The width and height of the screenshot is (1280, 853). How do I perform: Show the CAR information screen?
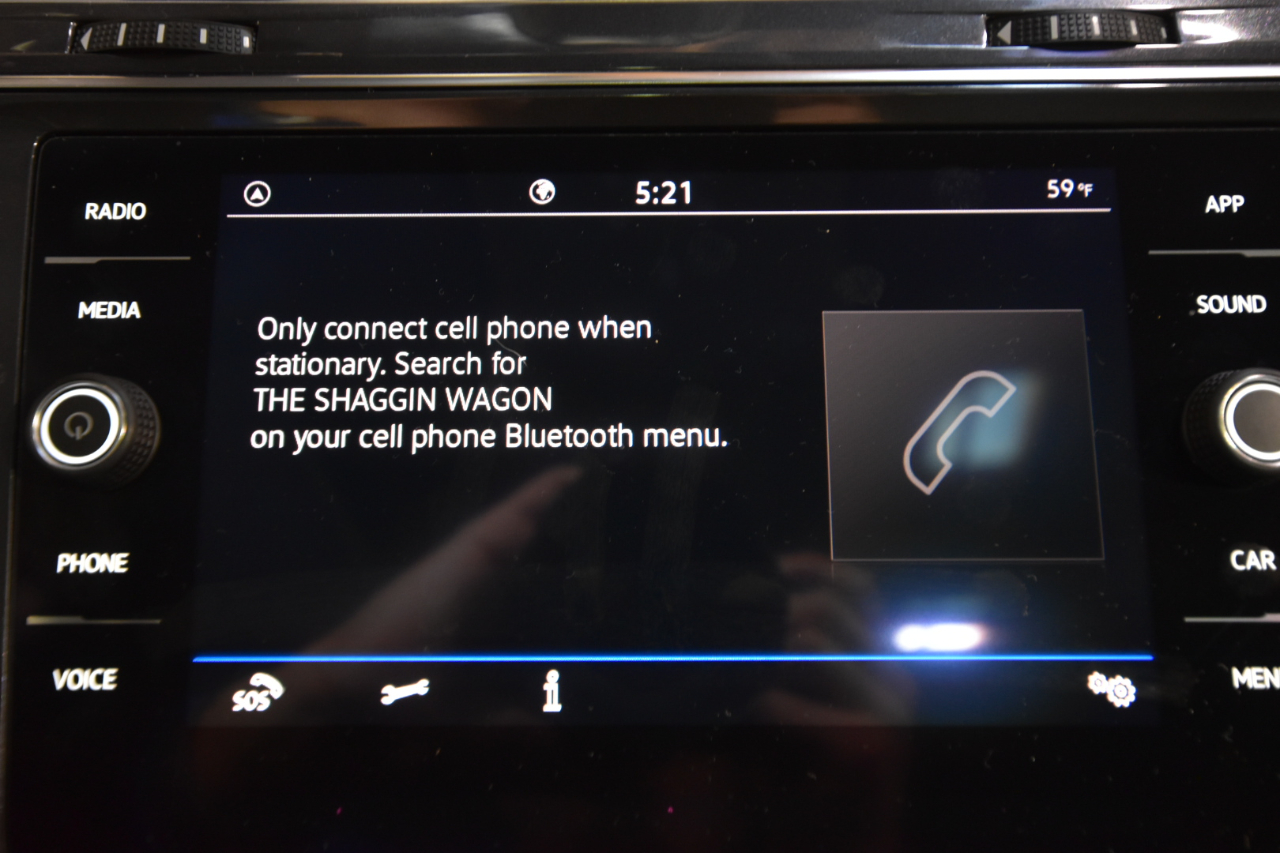[1252, 560]
